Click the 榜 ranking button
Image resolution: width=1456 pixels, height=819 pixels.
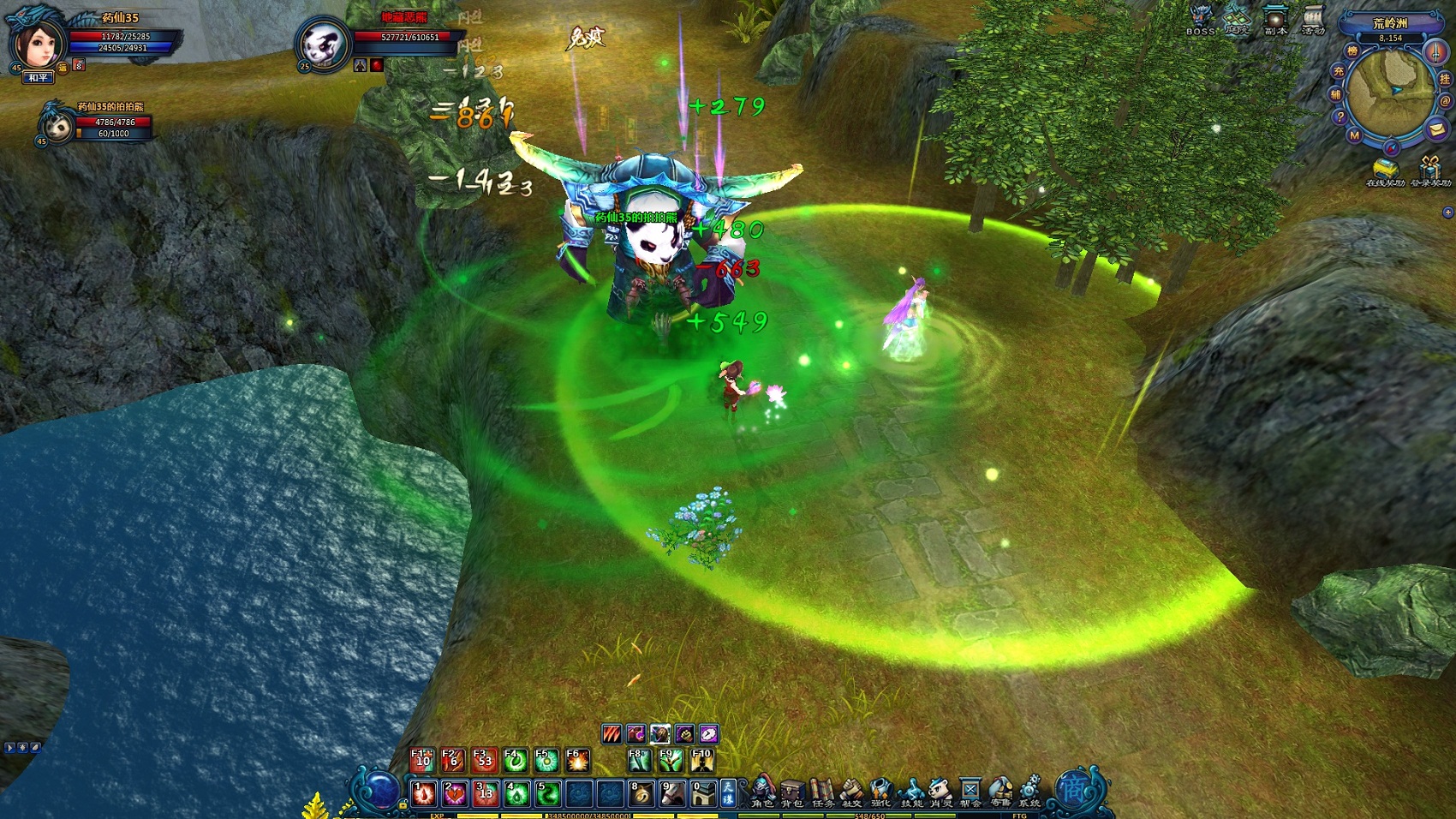click(x=1352, y=51)
